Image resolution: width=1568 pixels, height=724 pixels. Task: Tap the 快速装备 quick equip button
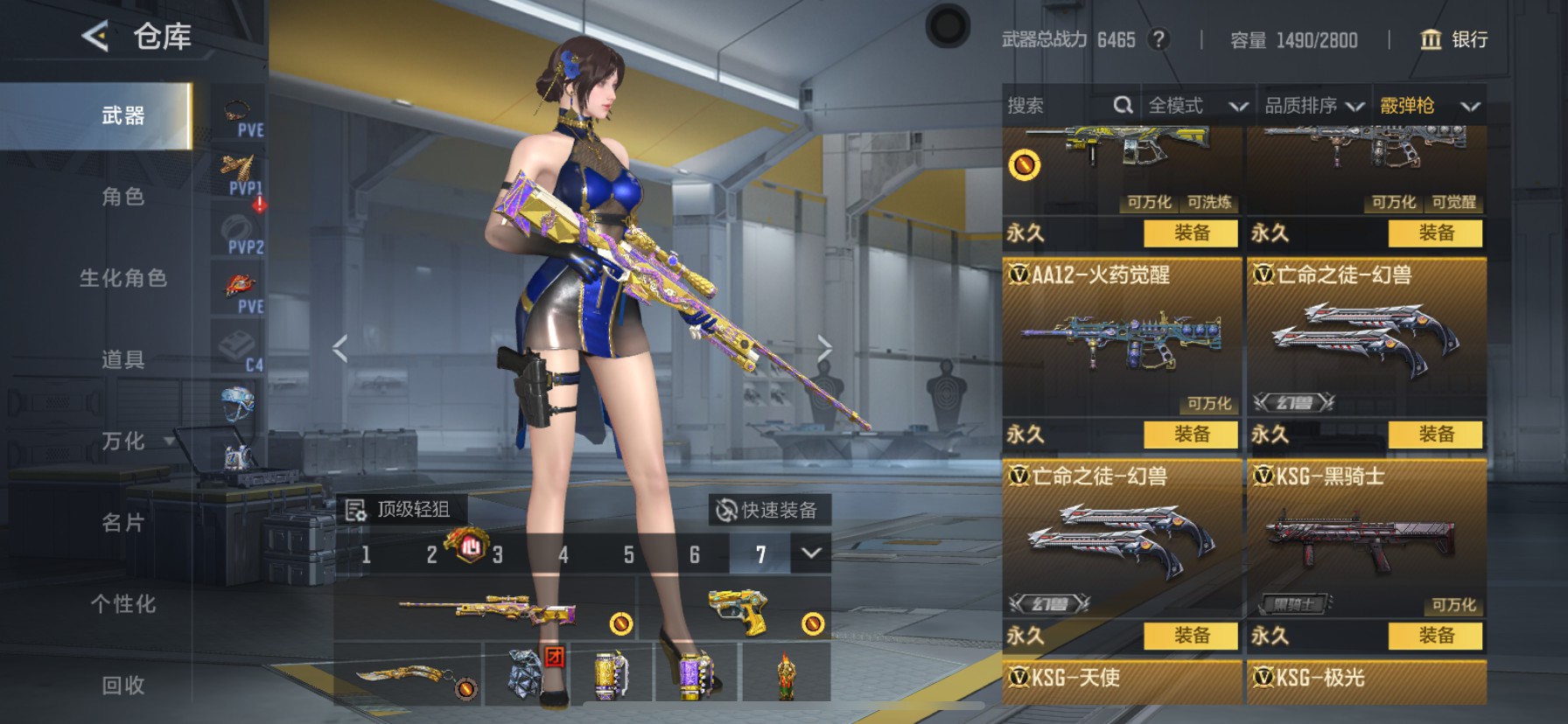767,510
